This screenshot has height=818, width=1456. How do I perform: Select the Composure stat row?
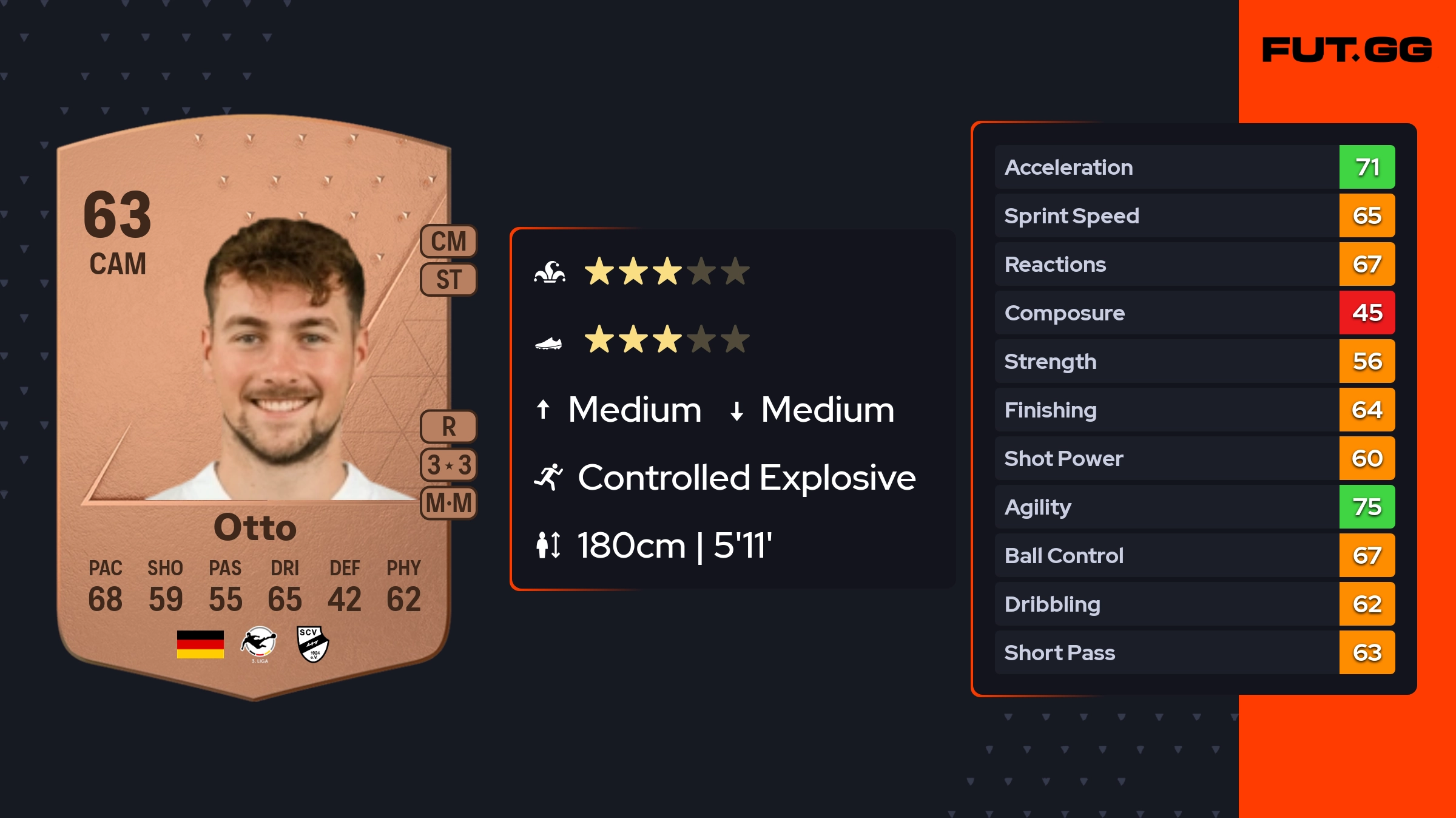[x=1194, y=313]
